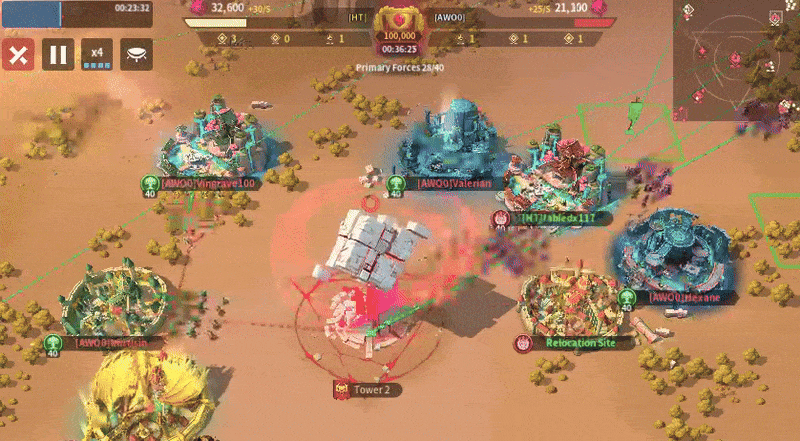The image size is (800, 441).
Task: Select the [AWOO]Hexane city label
Action: (680, 297)
